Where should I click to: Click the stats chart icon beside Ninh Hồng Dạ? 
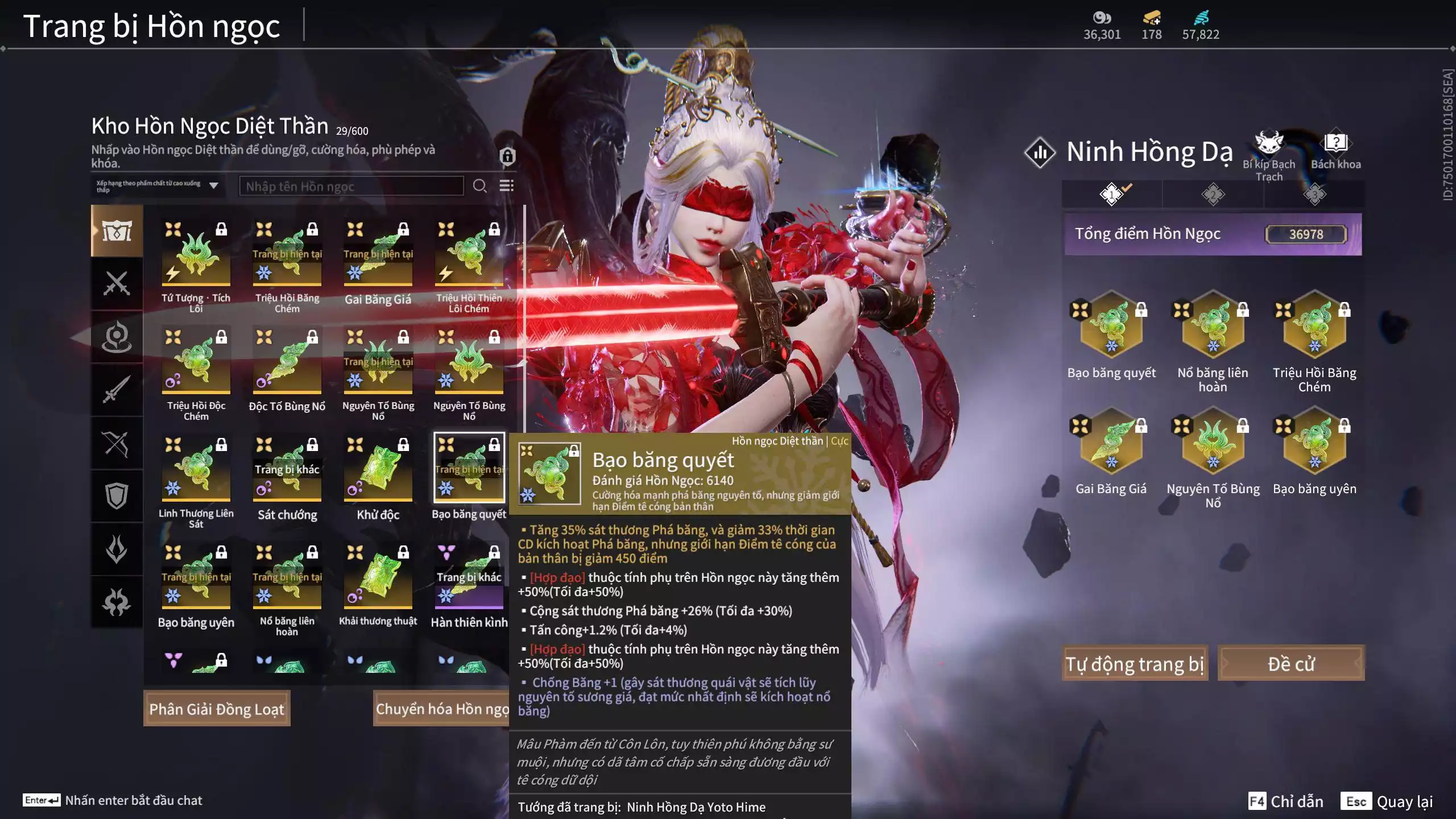[x=1040, y=151]
